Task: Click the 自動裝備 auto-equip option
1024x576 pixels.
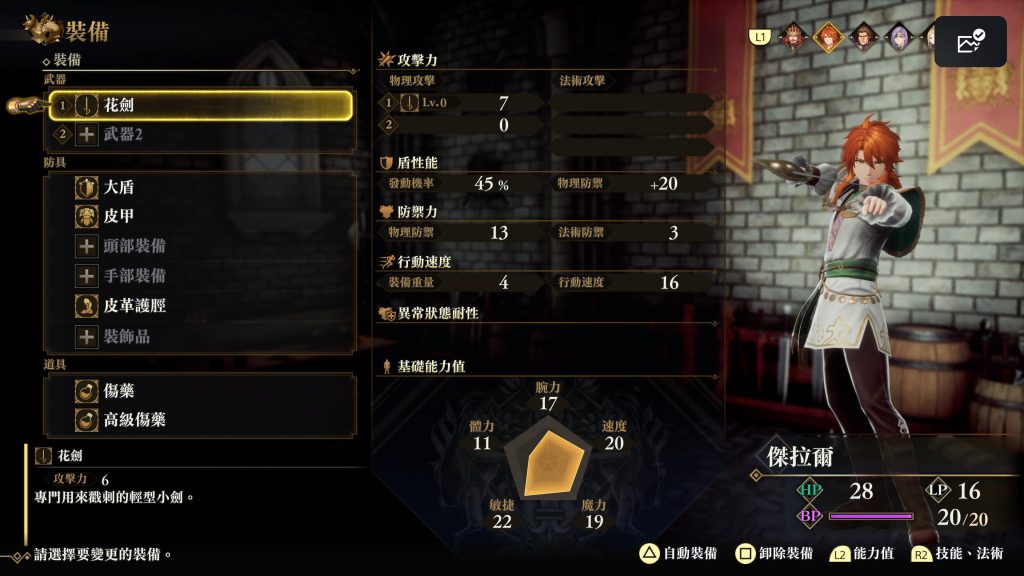Action: click(x=679, y=553)
